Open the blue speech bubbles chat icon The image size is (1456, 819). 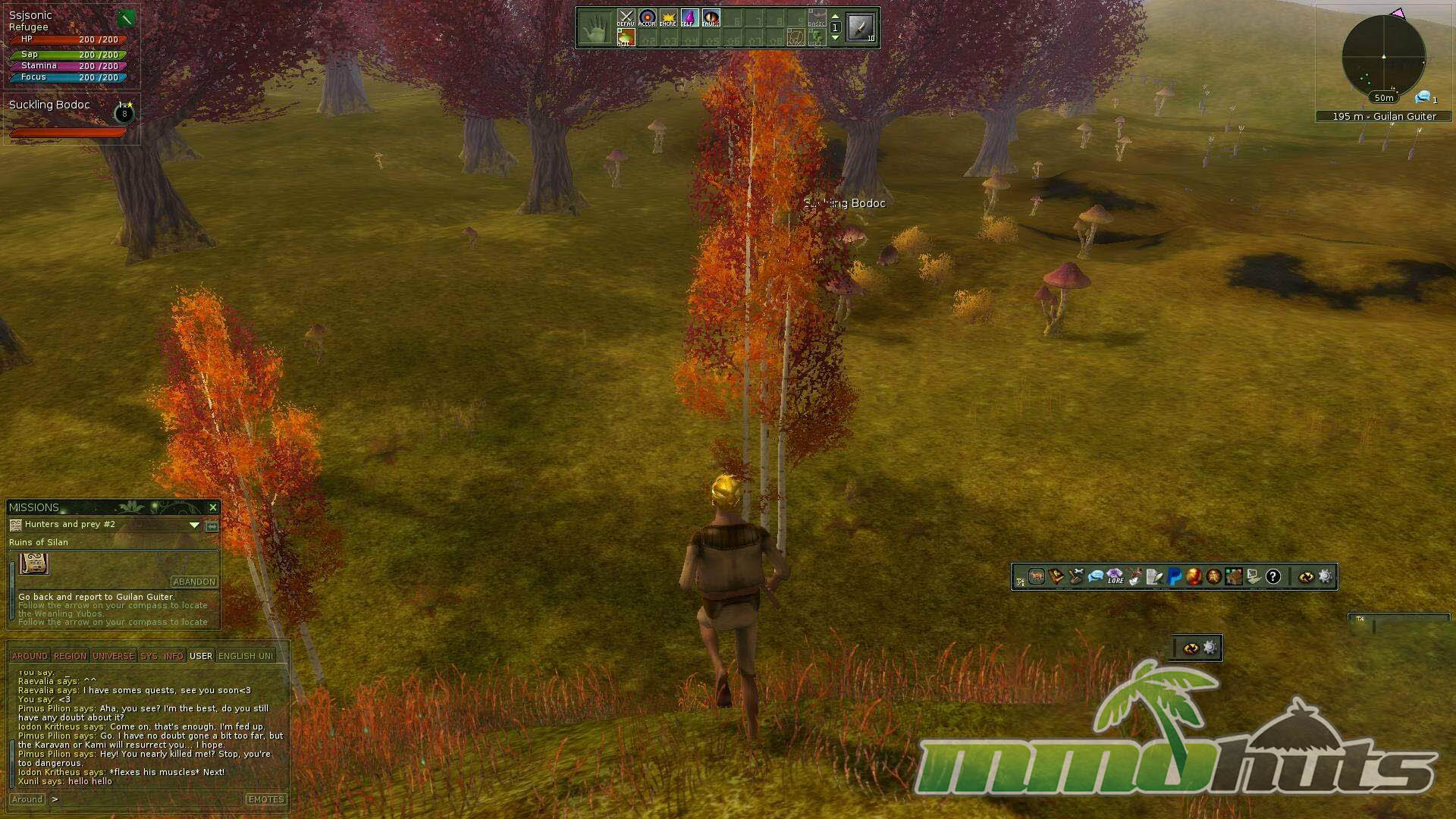point(1095,577)
